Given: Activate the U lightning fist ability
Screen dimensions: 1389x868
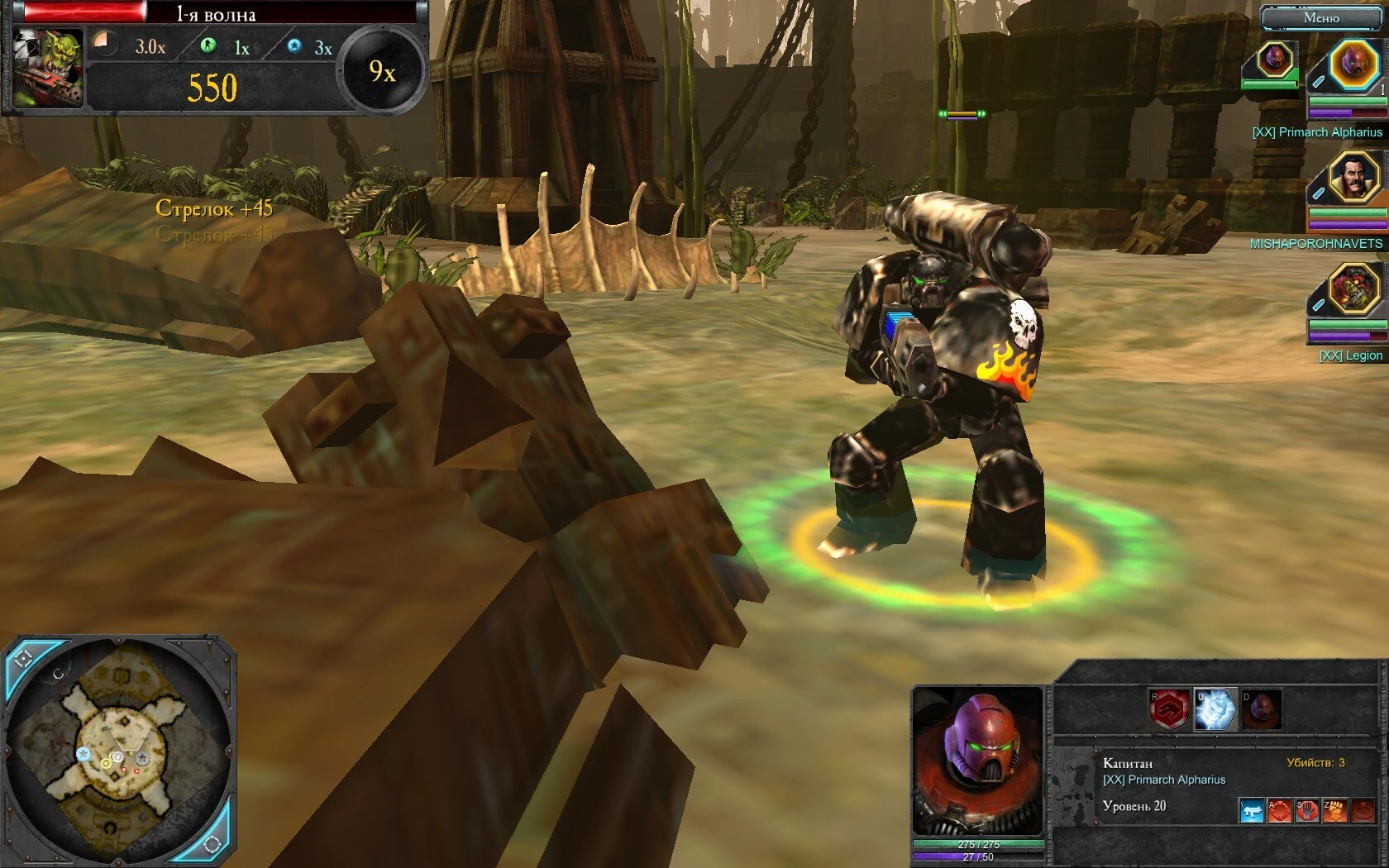Looking at the screenshot, I should click(x=1215, y=708).
